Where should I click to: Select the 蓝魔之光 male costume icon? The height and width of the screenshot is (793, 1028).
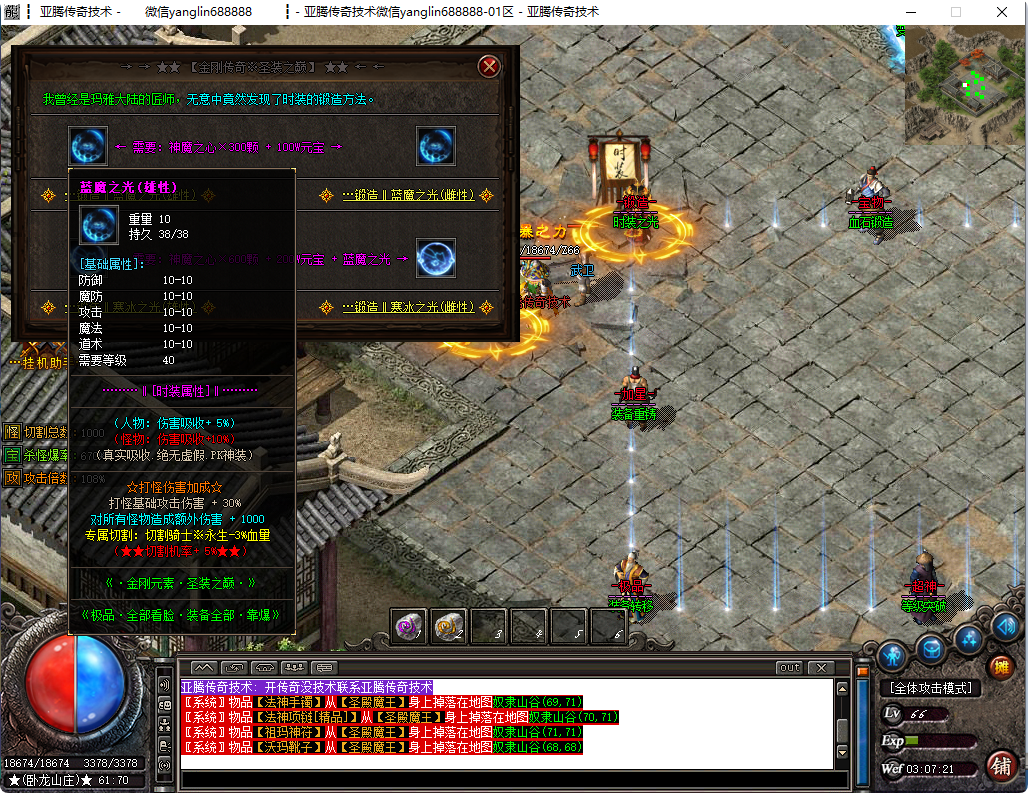coord(88,146)
